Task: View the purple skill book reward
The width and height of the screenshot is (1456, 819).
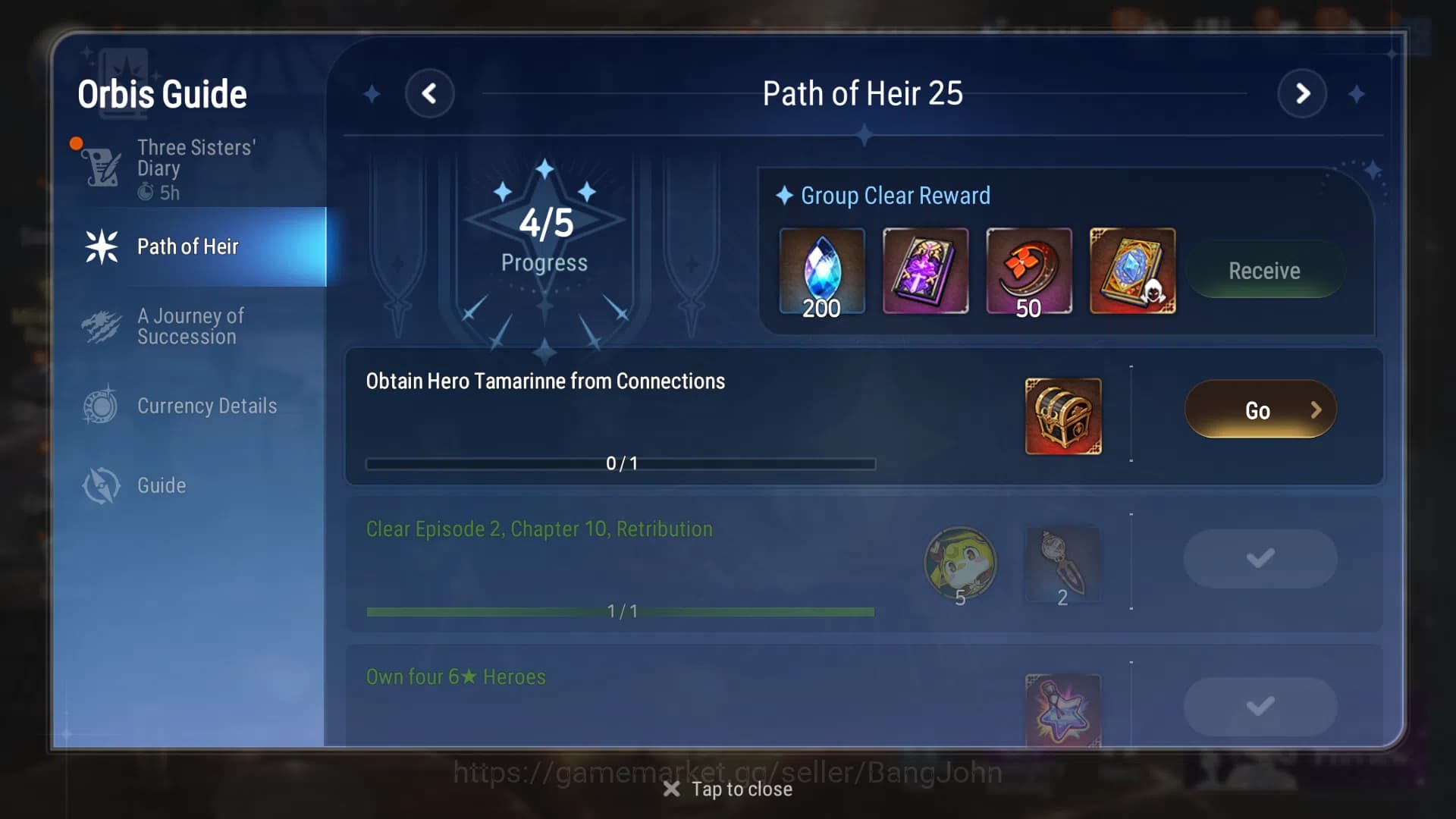Action: [x=926, y=271]
